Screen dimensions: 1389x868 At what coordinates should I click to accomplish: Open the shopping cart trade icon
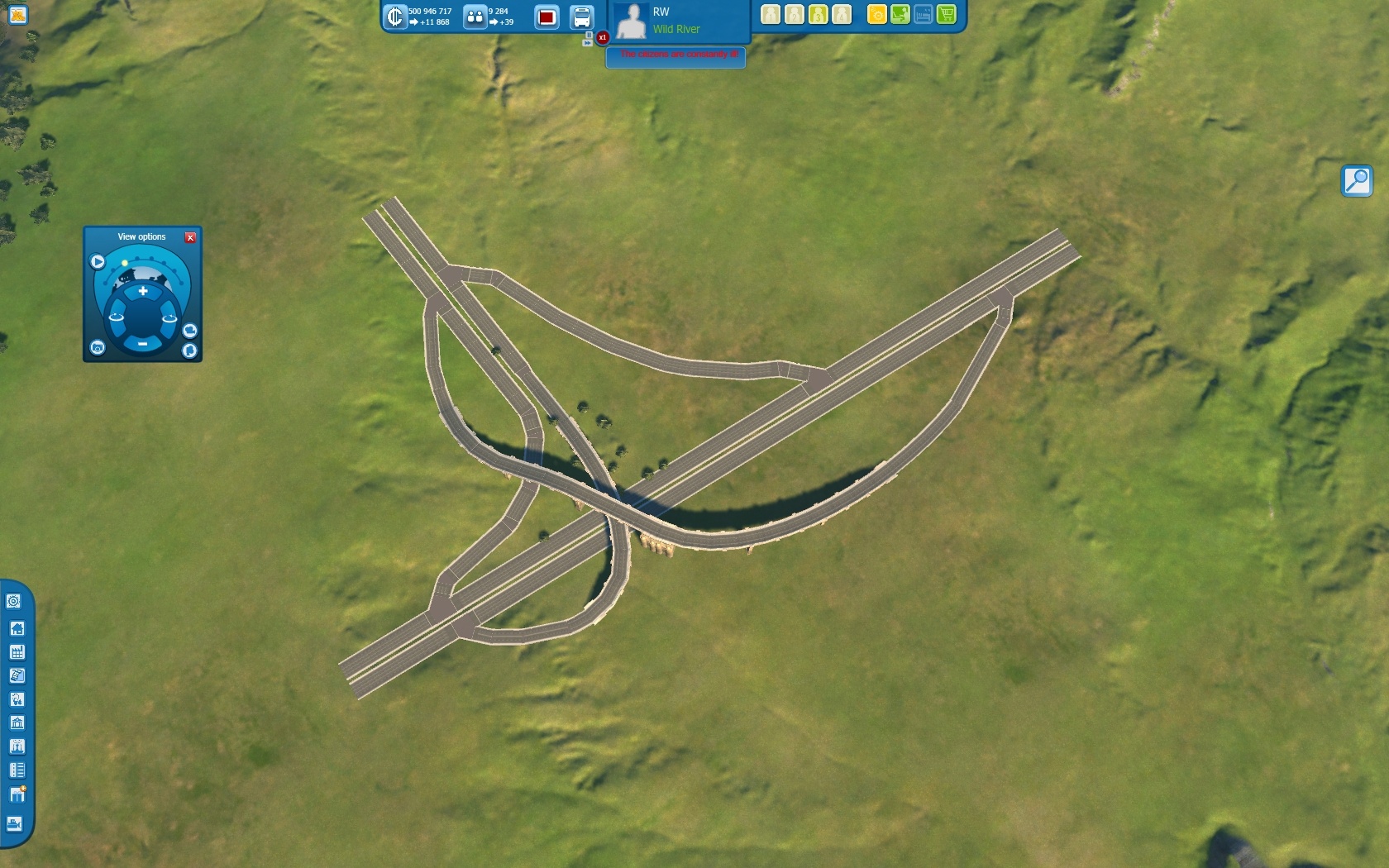point(947,14)
